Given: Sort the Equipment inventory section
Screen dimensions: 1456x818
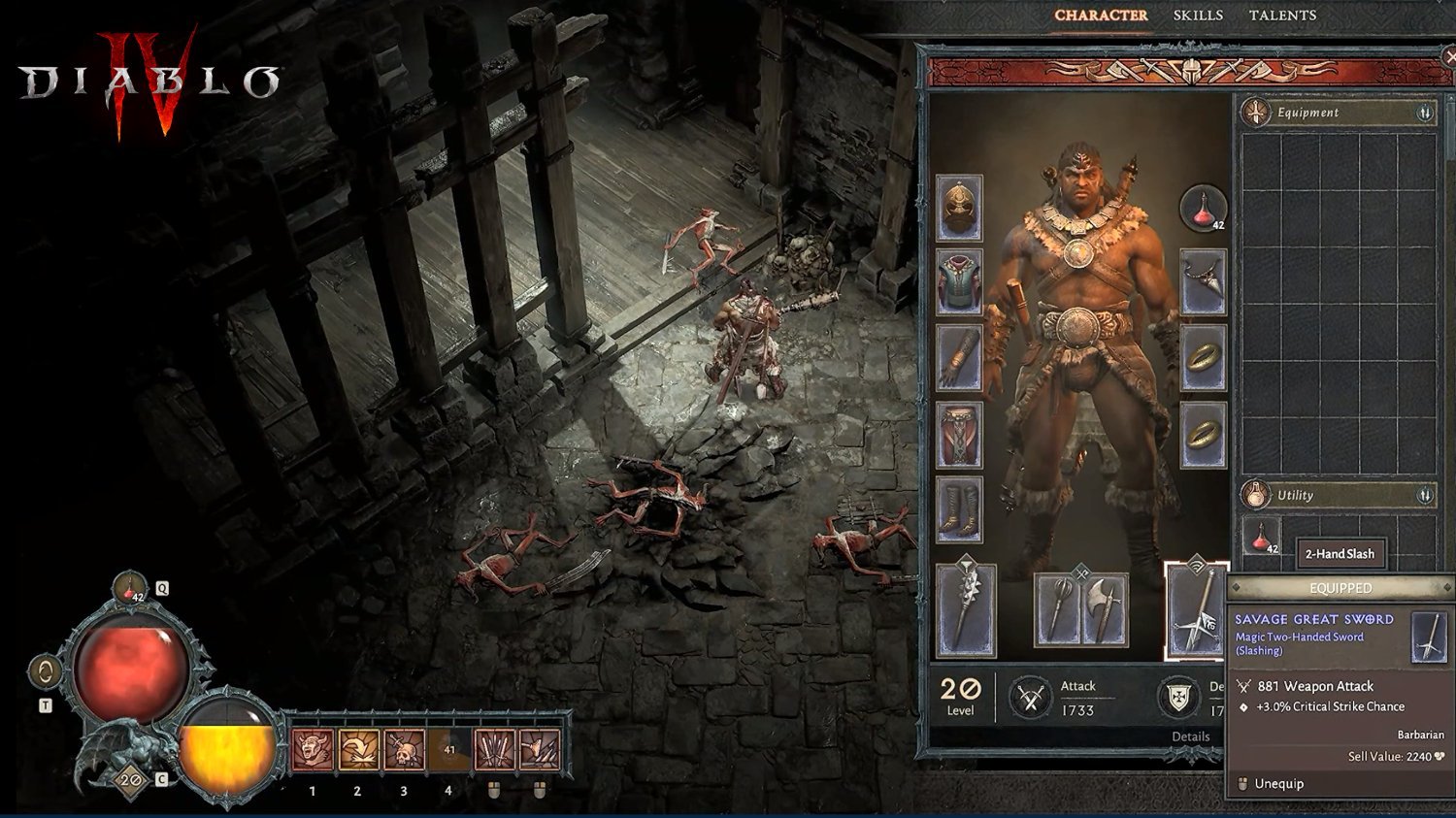Looking at the screenshot, I should [1425, 113].
